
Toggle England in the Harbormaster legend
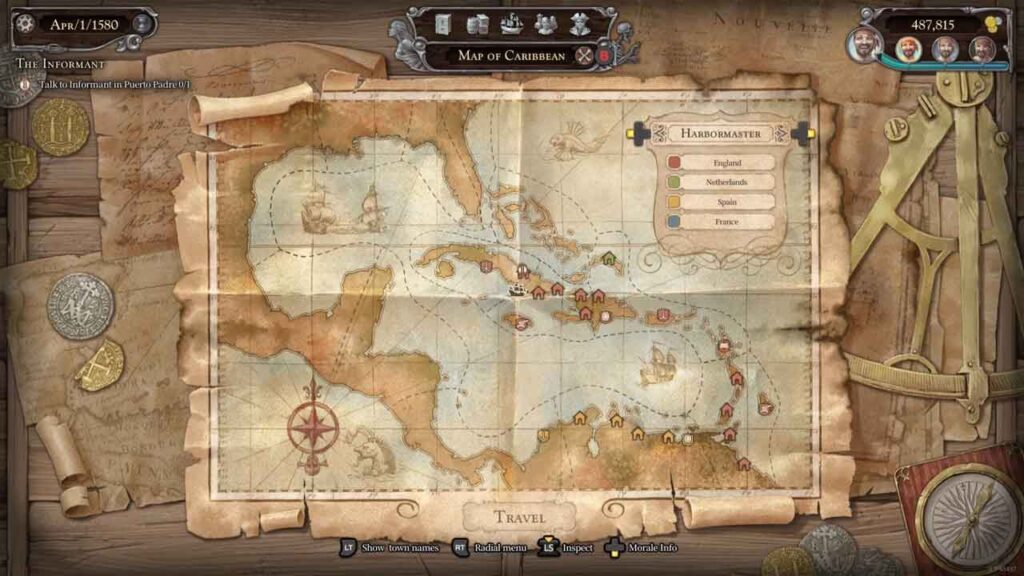[713, 162]
